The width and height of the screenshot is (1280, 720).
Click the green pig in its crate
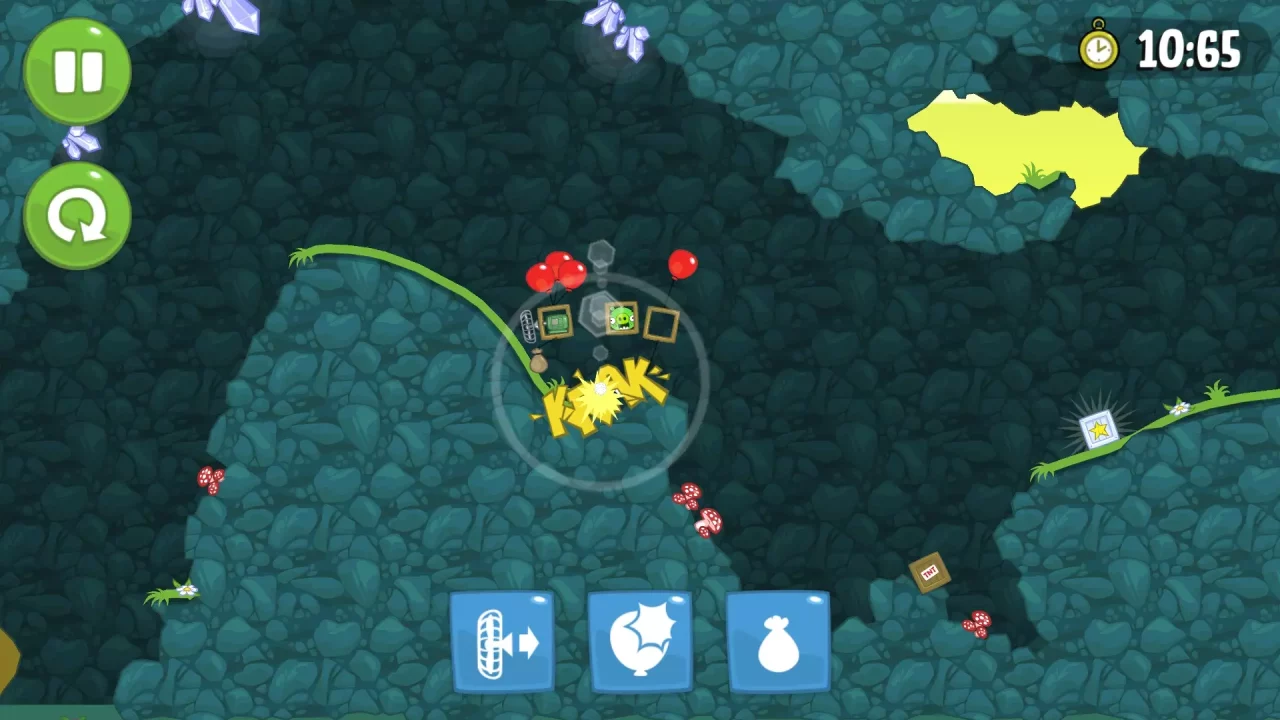(x=622, y=318)
